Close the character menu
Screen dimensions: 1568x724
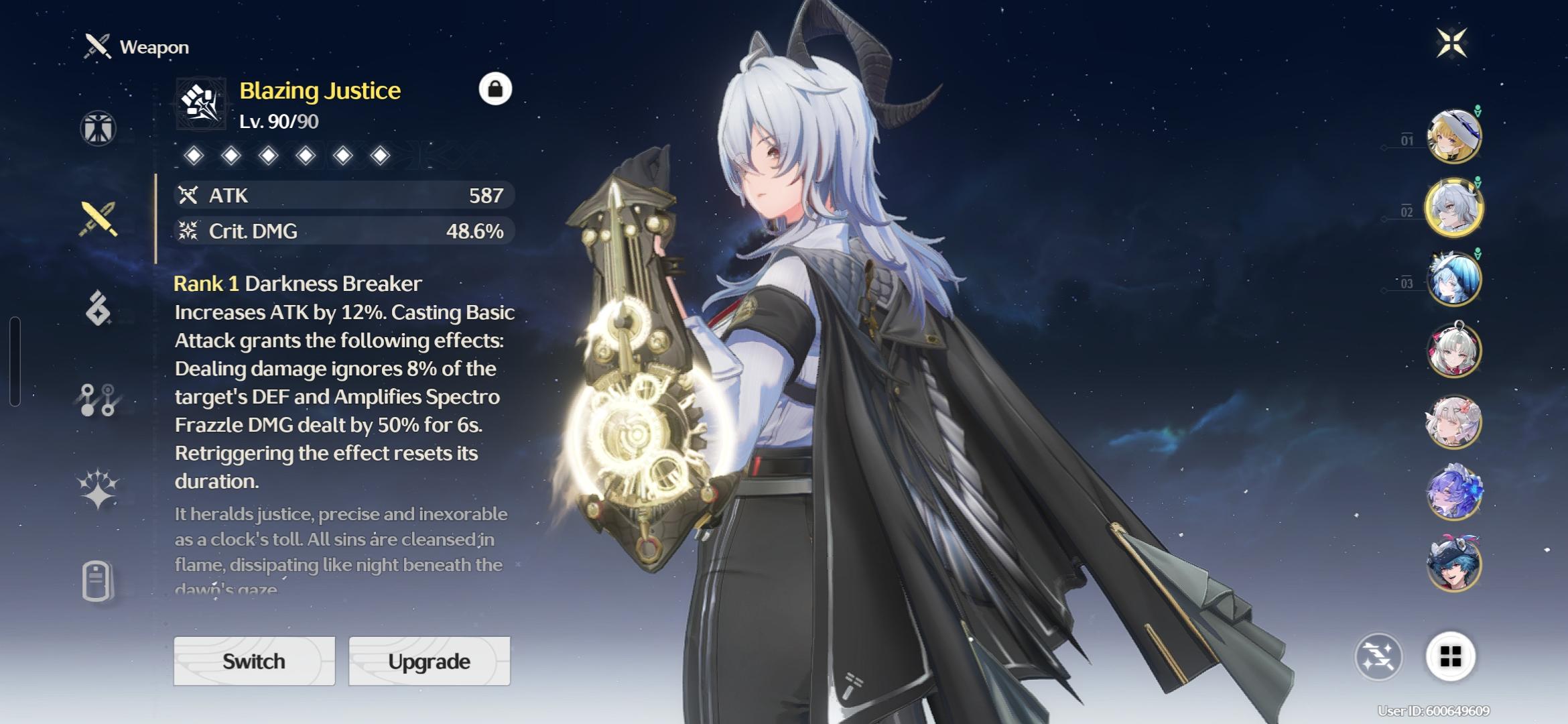[1451, 43]
